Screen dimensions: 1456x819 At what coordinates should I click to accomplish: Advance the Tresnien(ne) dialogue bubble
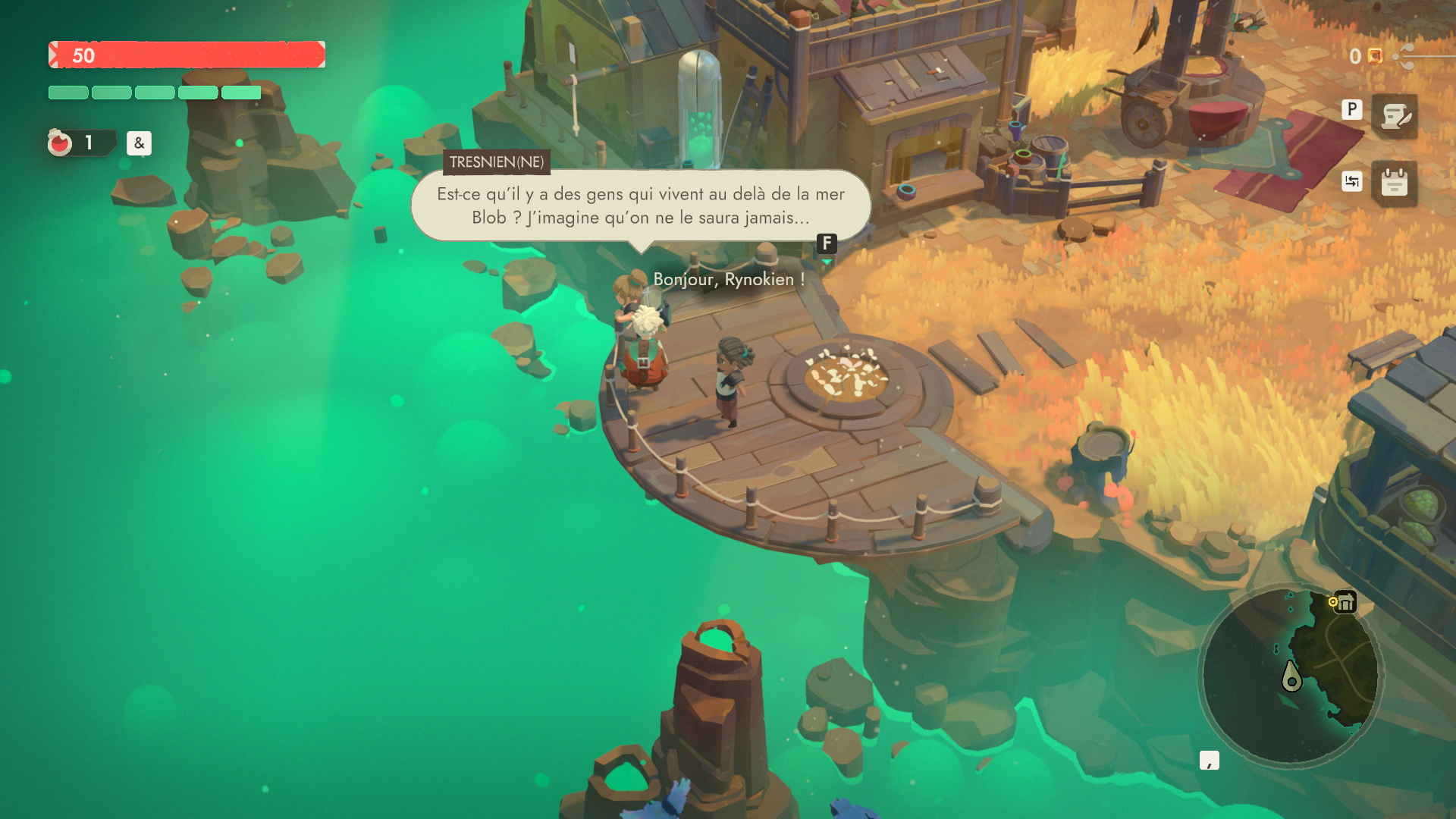[827, 243]
